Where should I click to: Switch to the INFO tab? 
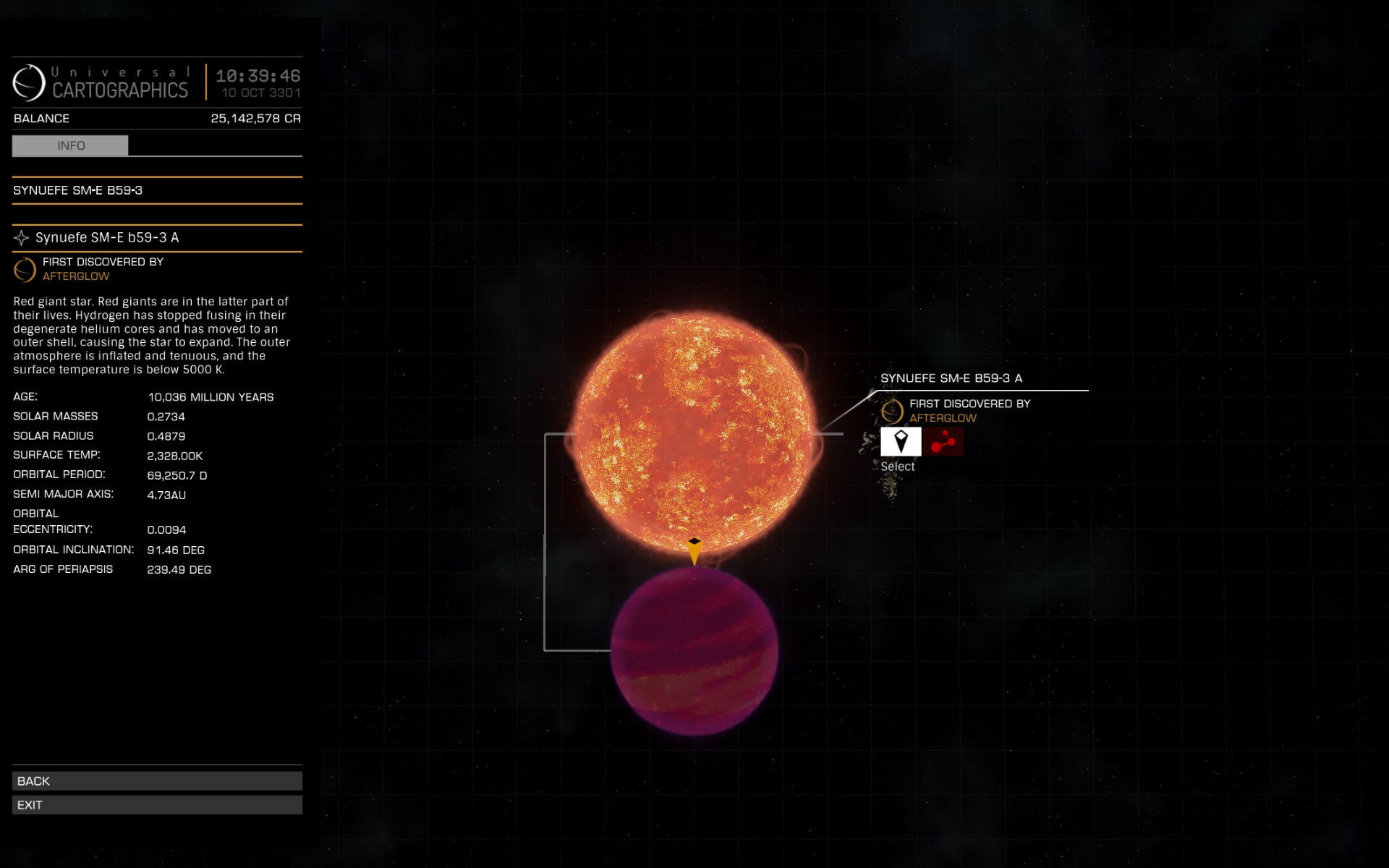pos(70,145)
